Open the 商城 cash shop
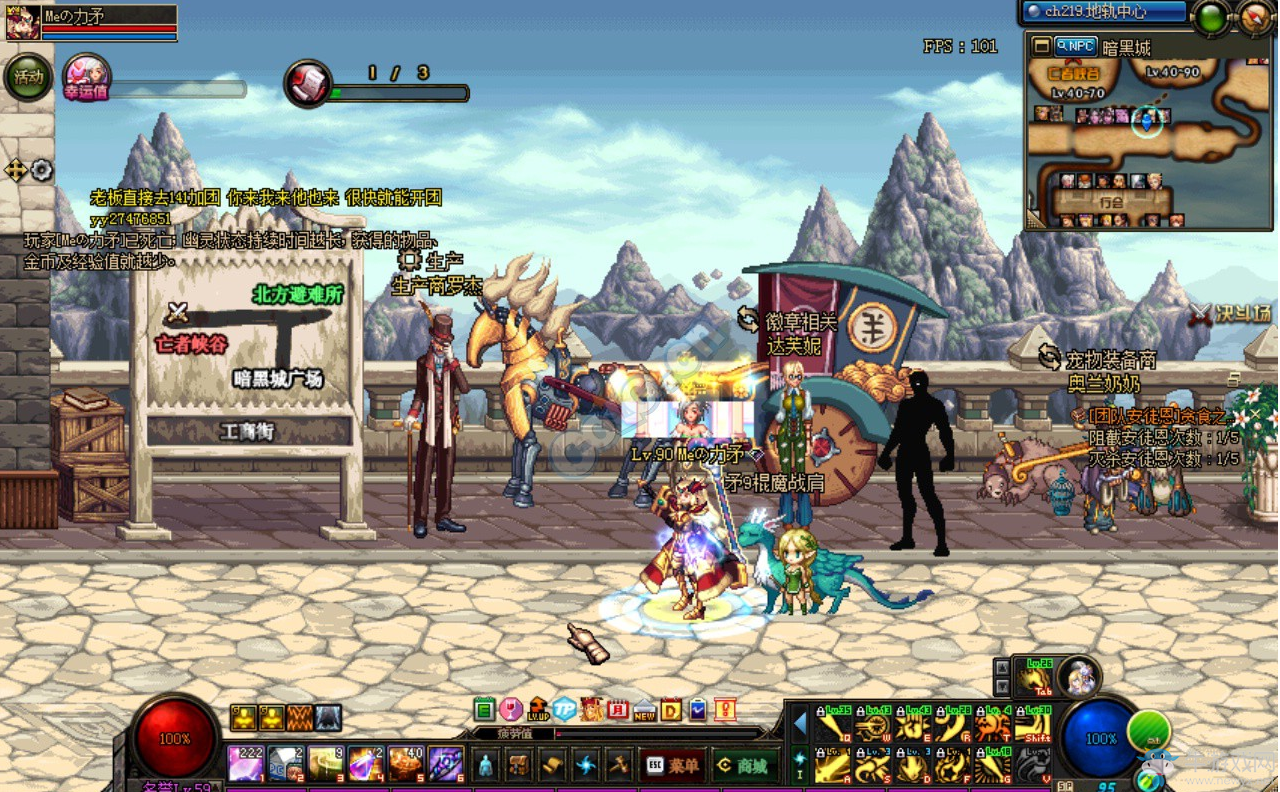1280x792 pixels. click(x=746, y=766)
